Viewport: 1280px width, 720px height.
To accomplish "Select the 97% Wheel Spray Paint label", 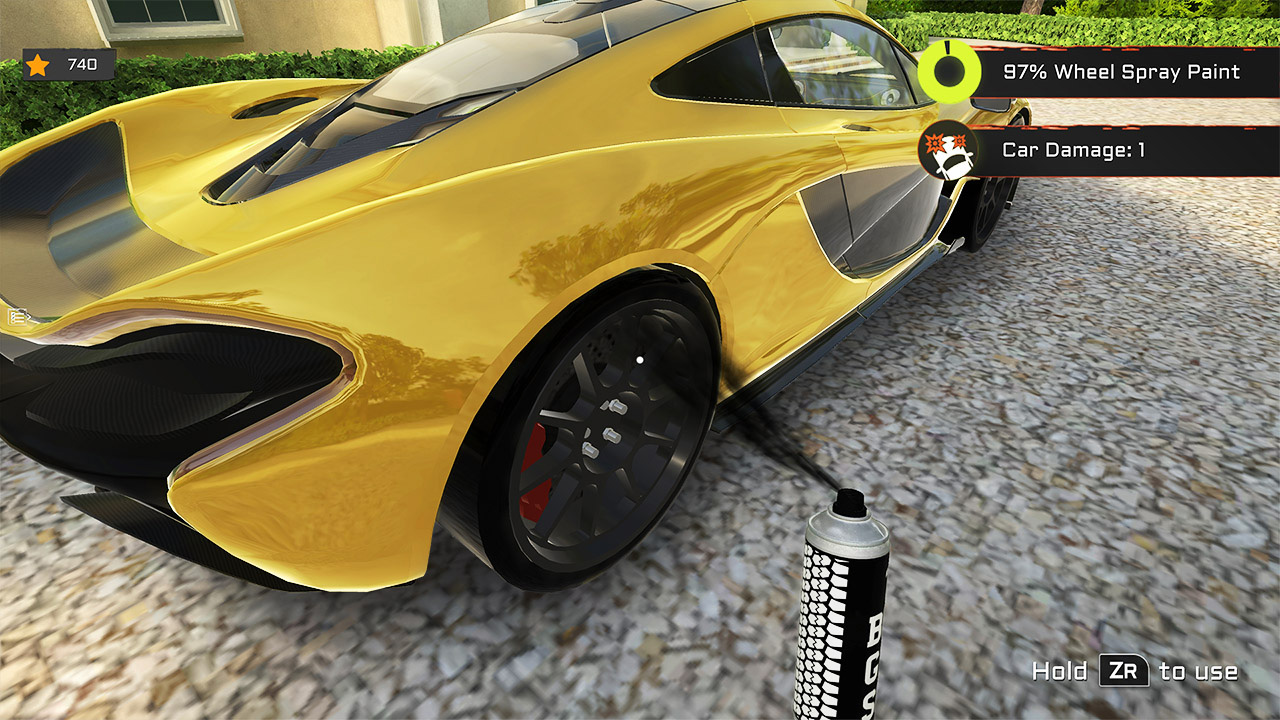I will [x=1120, y=72].
